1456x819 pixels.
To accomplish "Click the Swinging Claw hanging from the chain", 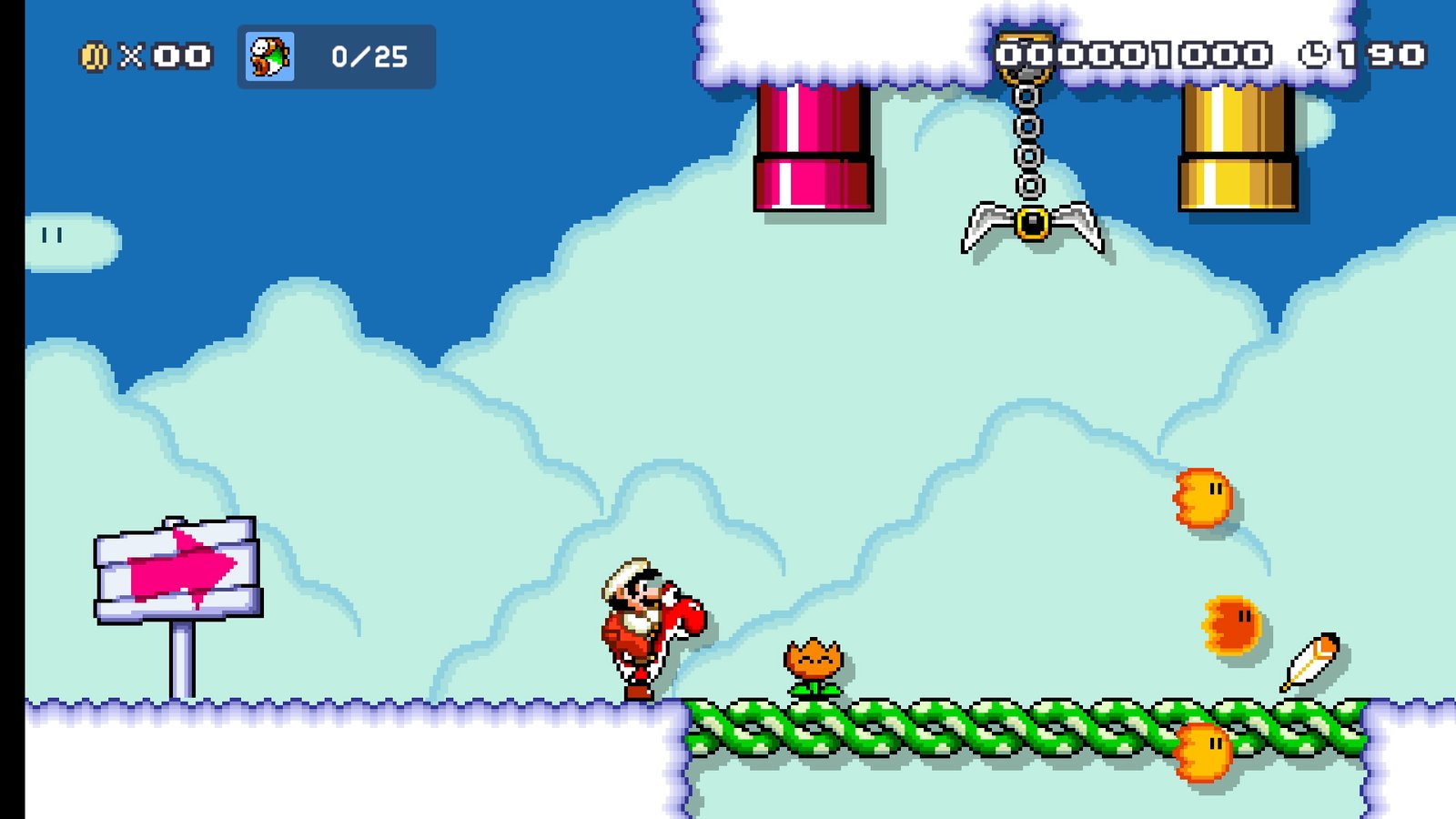I will tap(1032, 227).
